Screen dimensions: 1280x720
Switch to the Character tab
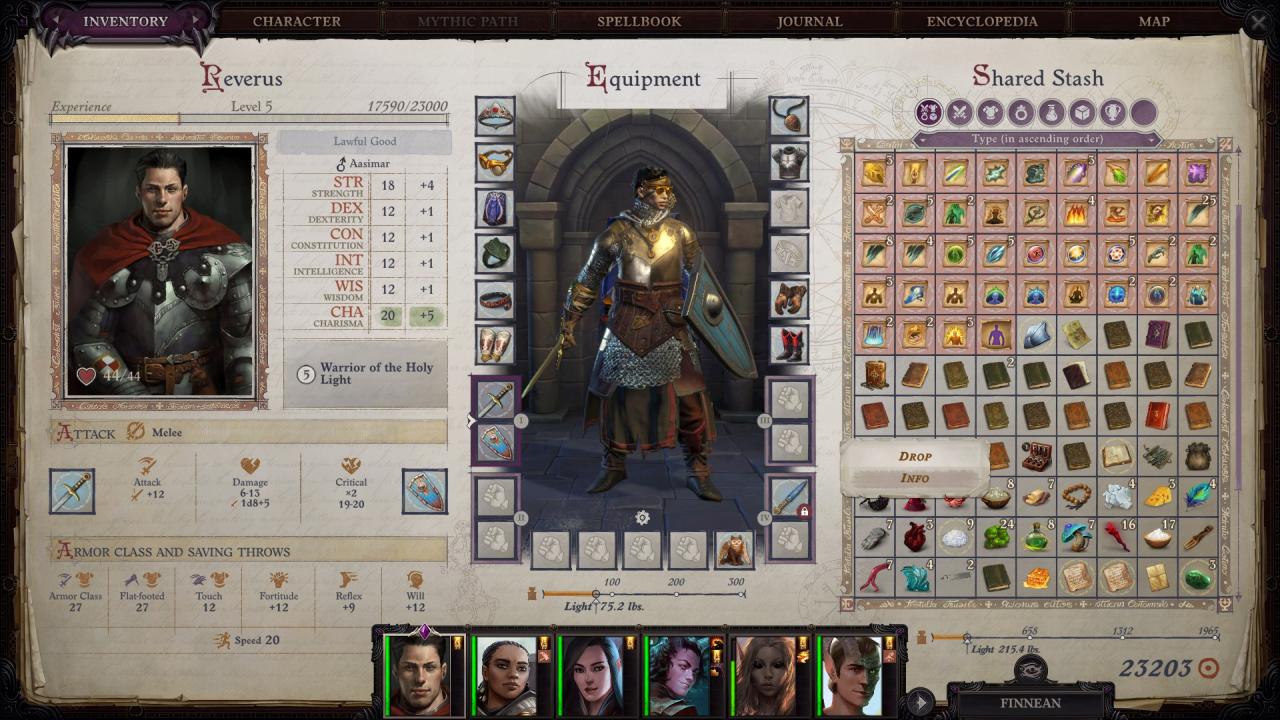(296, 21)
